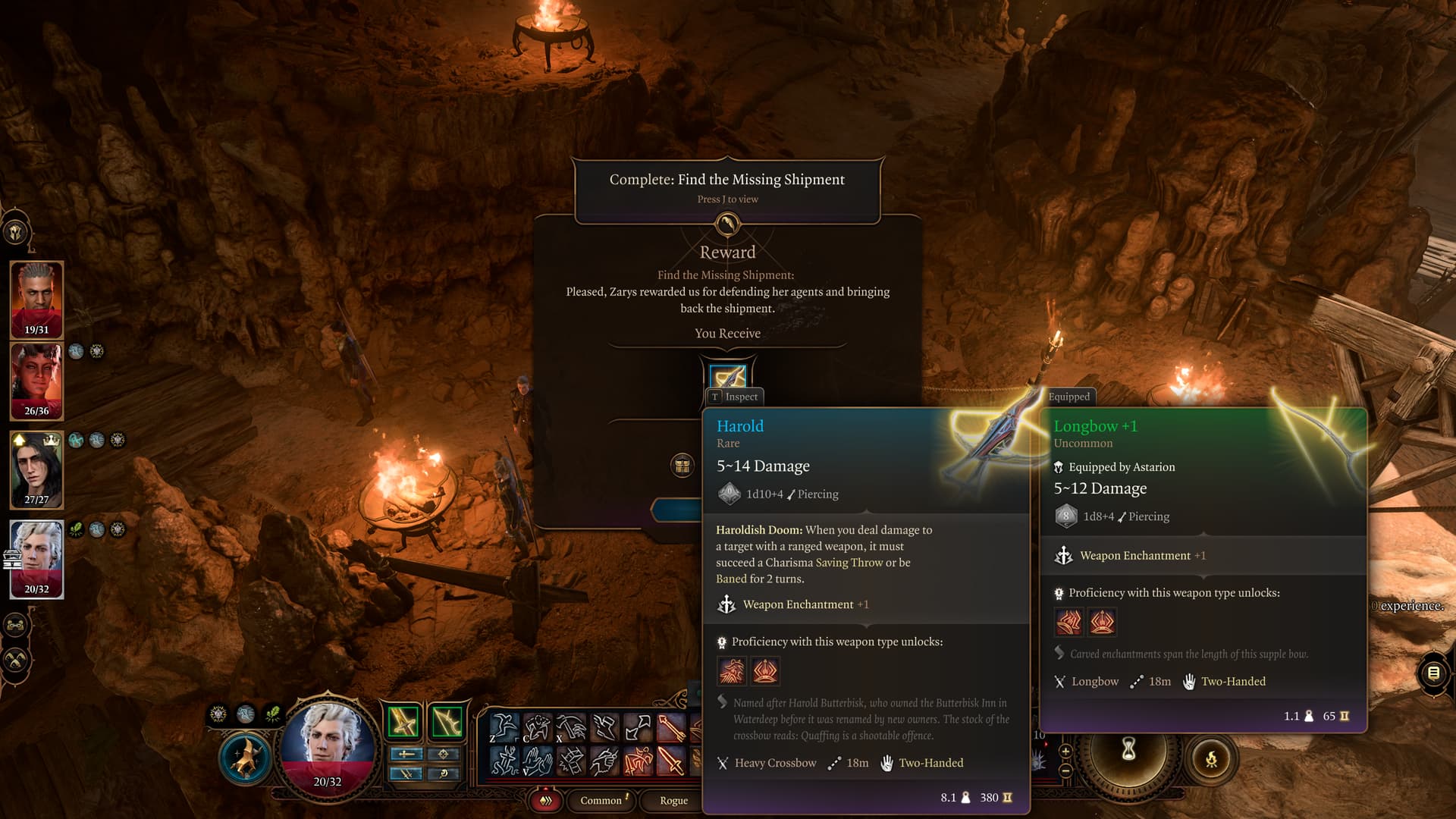Viewport: 1456px width, 819px height.
Task: Open the rest campfire button
Action: coord(1211,758)
